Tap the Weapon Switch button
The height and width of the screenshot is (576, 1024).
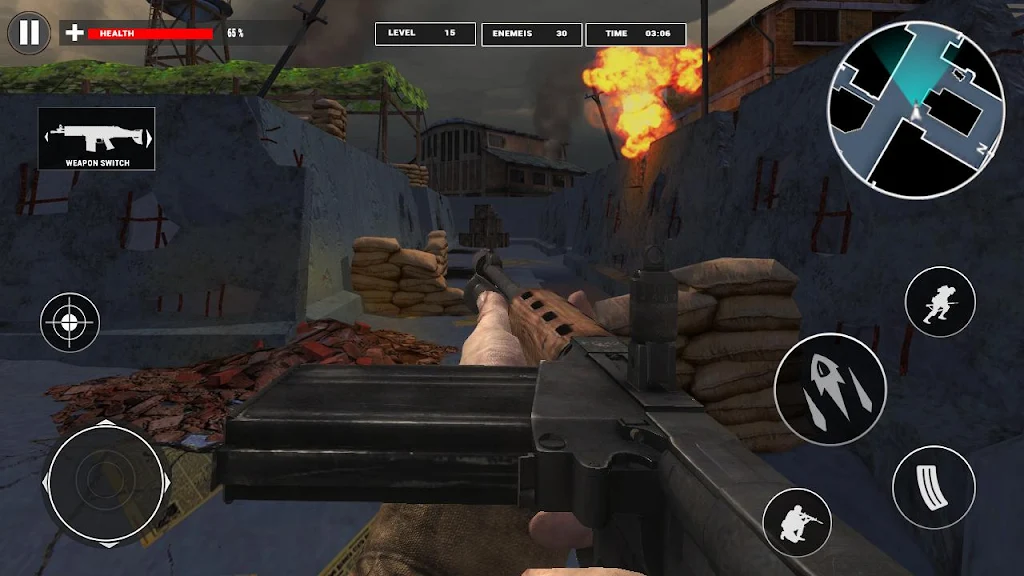[97, 138]
